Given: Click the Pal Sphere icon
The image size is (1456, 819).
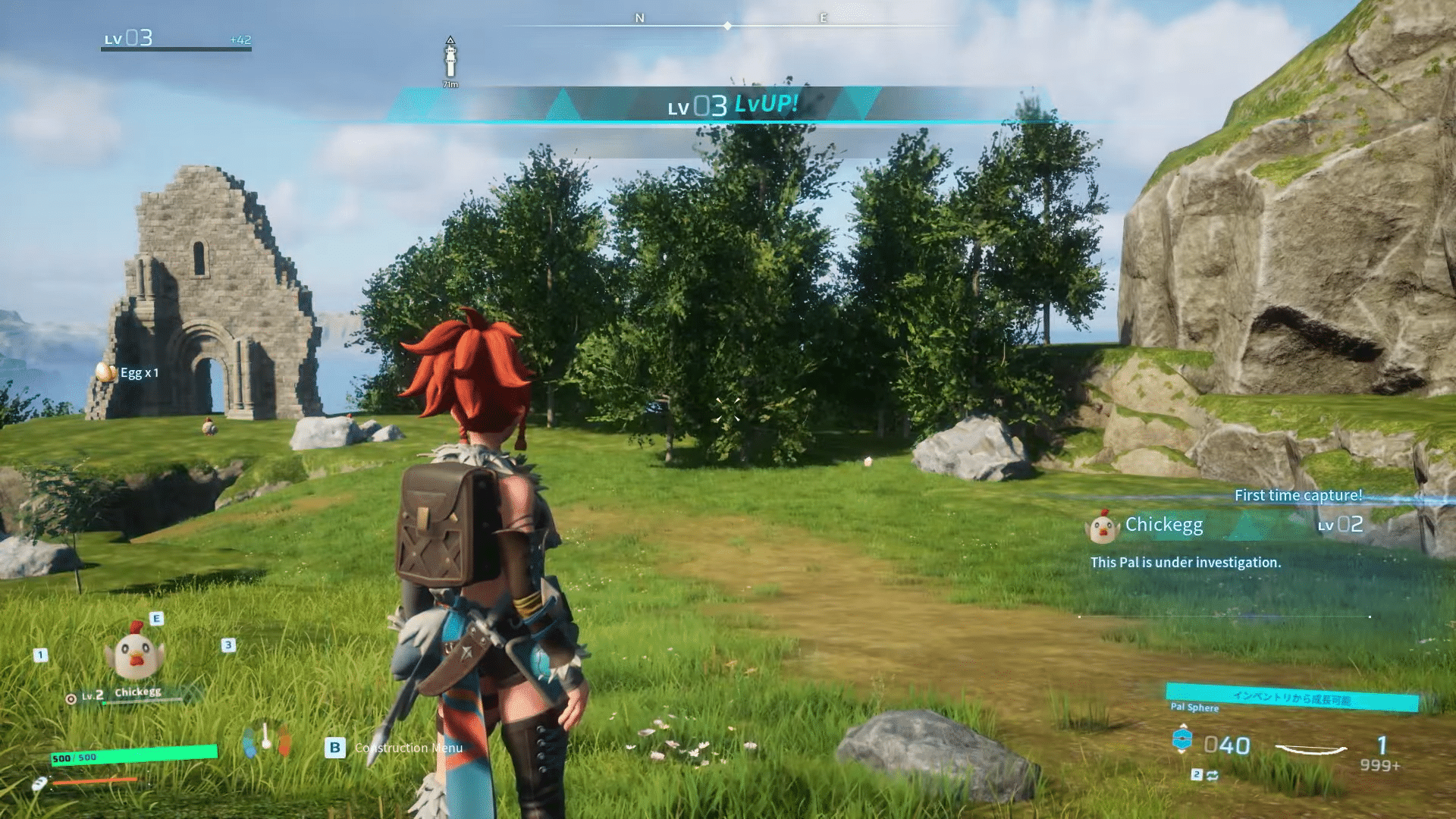Looking at the screenshot, I should coord(1182,741).
